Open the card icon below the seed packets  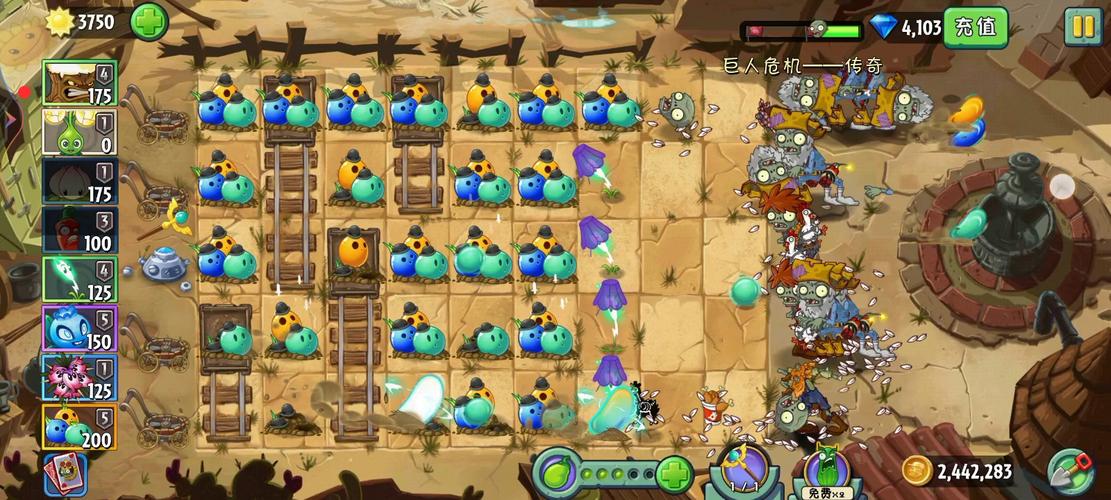pos(65,474)
